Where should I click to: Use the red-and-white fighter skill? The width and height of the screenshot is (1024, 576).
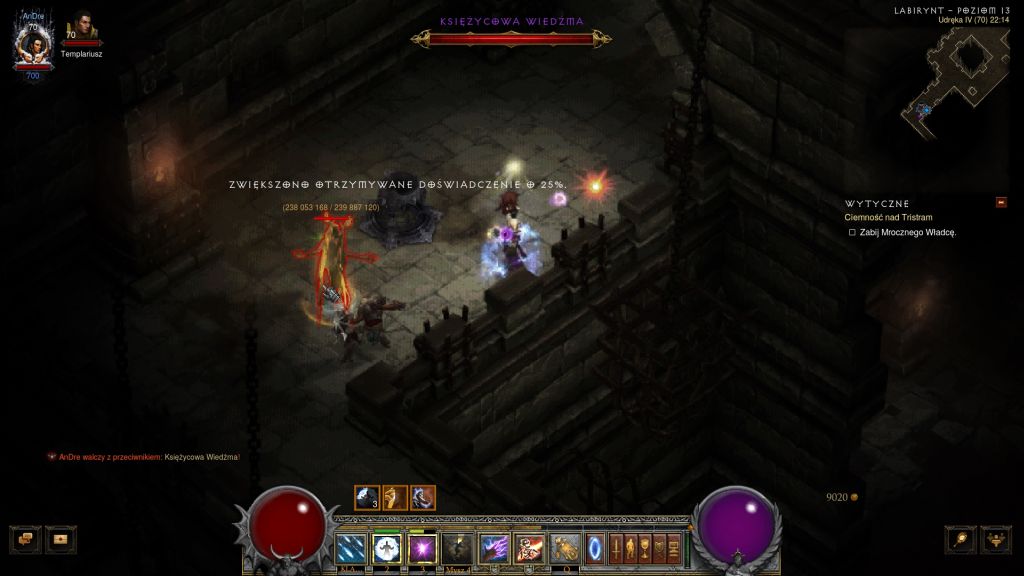click(x=529, y=548)
